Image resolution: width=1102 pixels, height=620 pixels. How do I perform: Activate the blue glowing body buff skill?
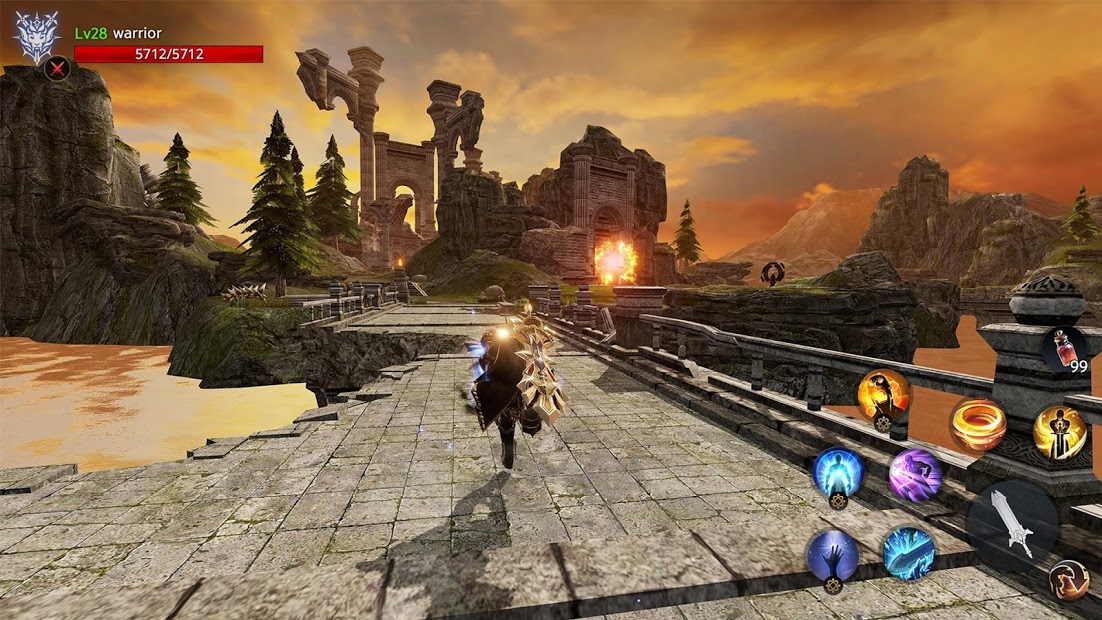click(x=838, y=472)
